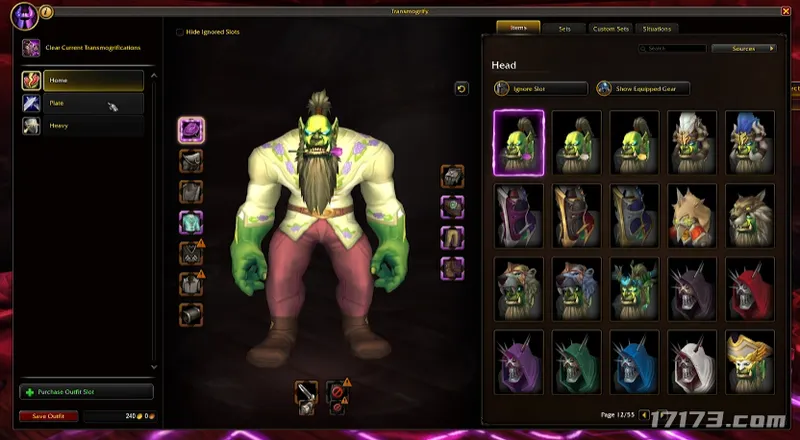
Task: Open the Sources filter dropdown
Action: coord(745,48)
